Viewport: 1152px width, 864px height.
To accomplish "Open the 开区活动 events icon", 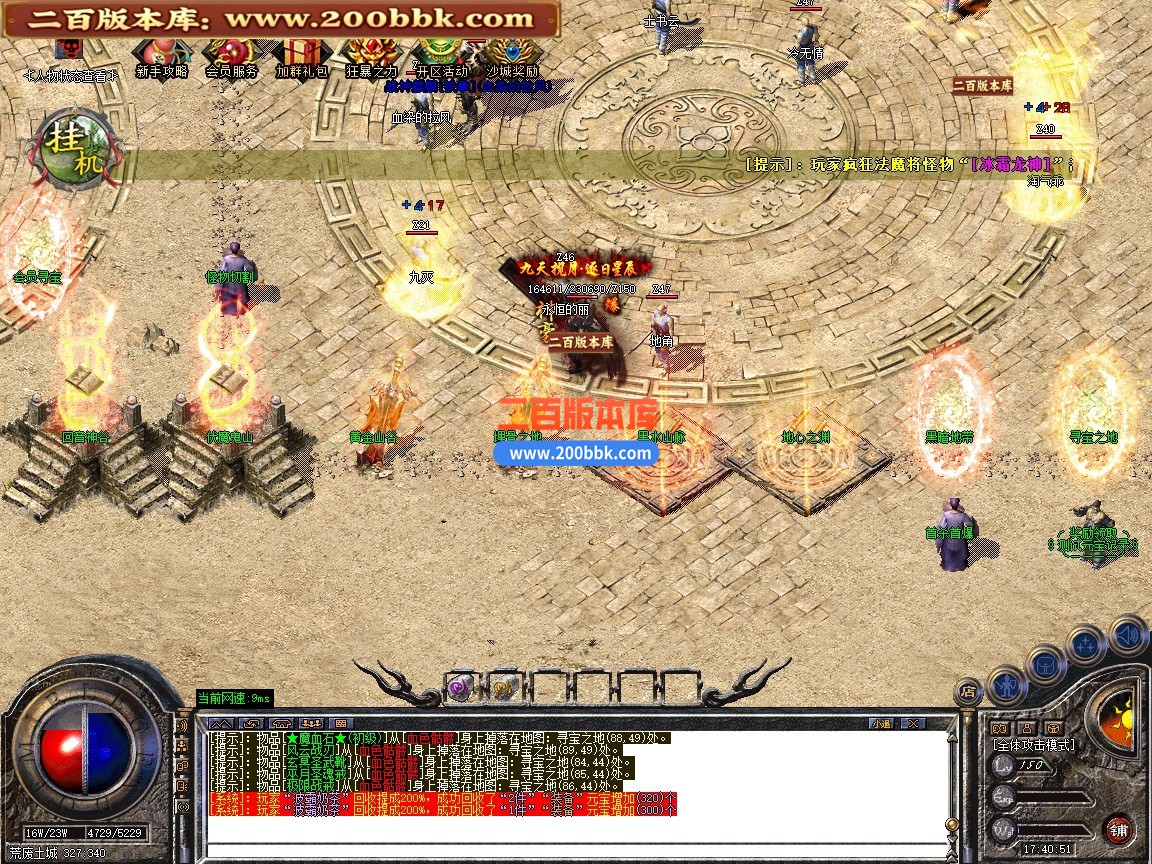I will (x=441, y=53).
